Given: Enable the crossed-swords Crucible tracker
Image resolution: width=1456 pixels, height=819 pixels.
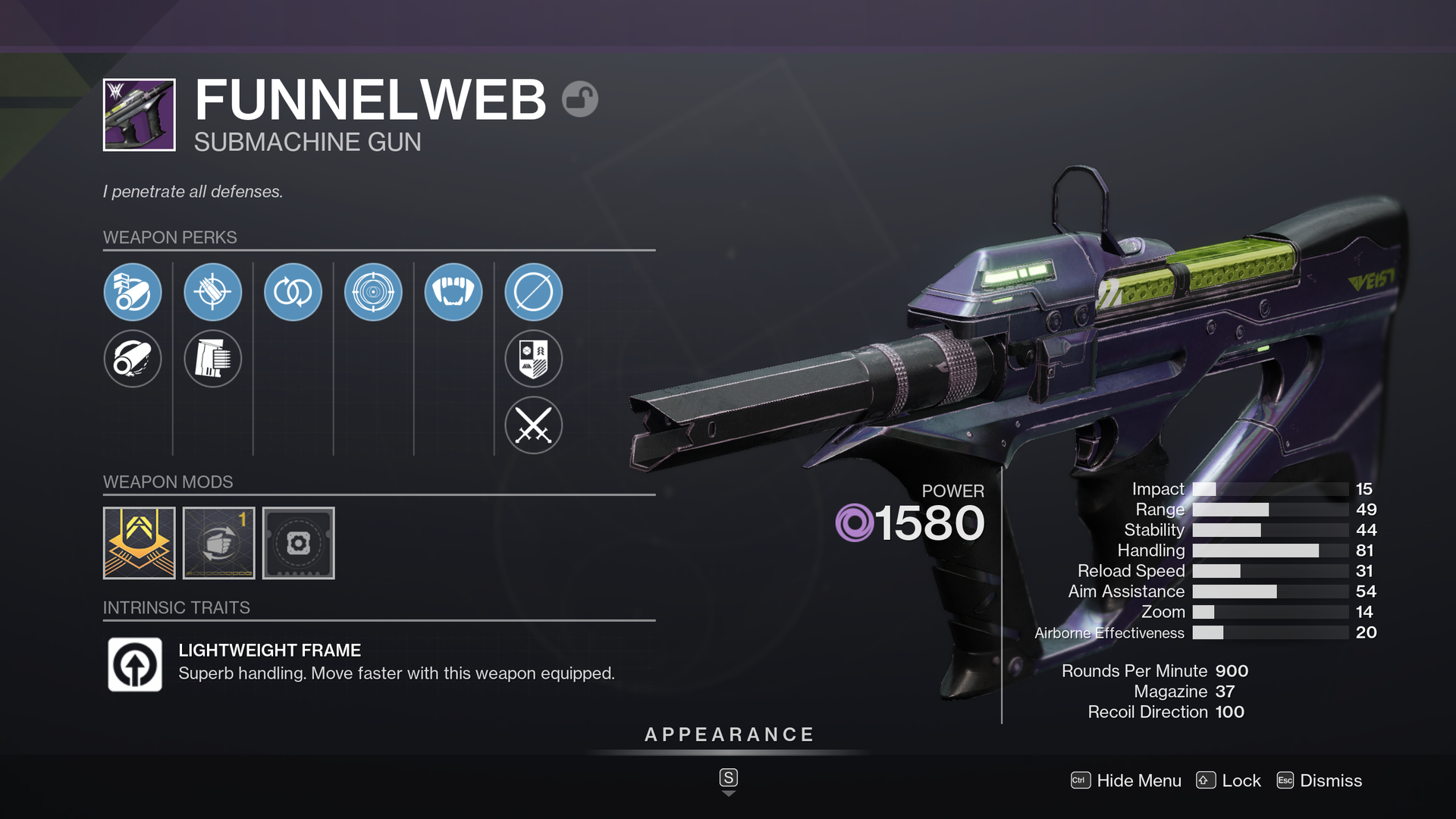Looking at the screenshot, I should point(533,425).
